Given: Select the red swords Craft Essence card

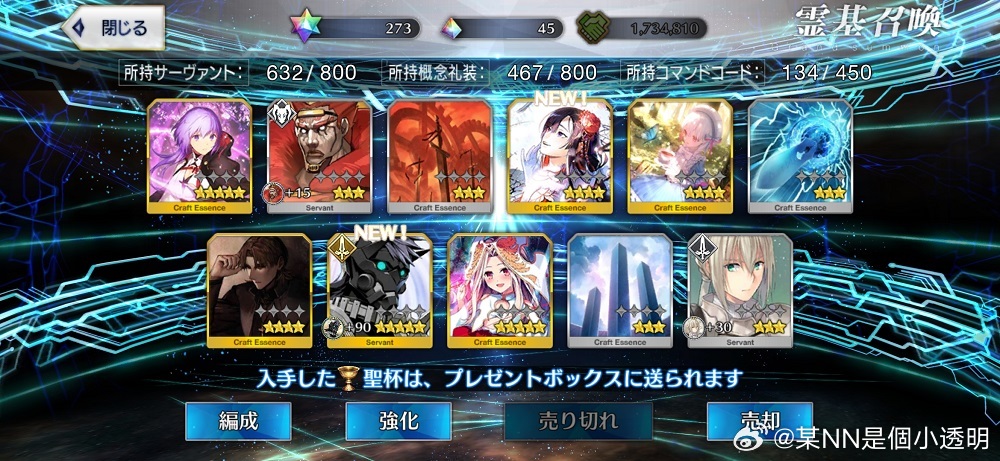Looking at the screenshot, I should point(440,156).
